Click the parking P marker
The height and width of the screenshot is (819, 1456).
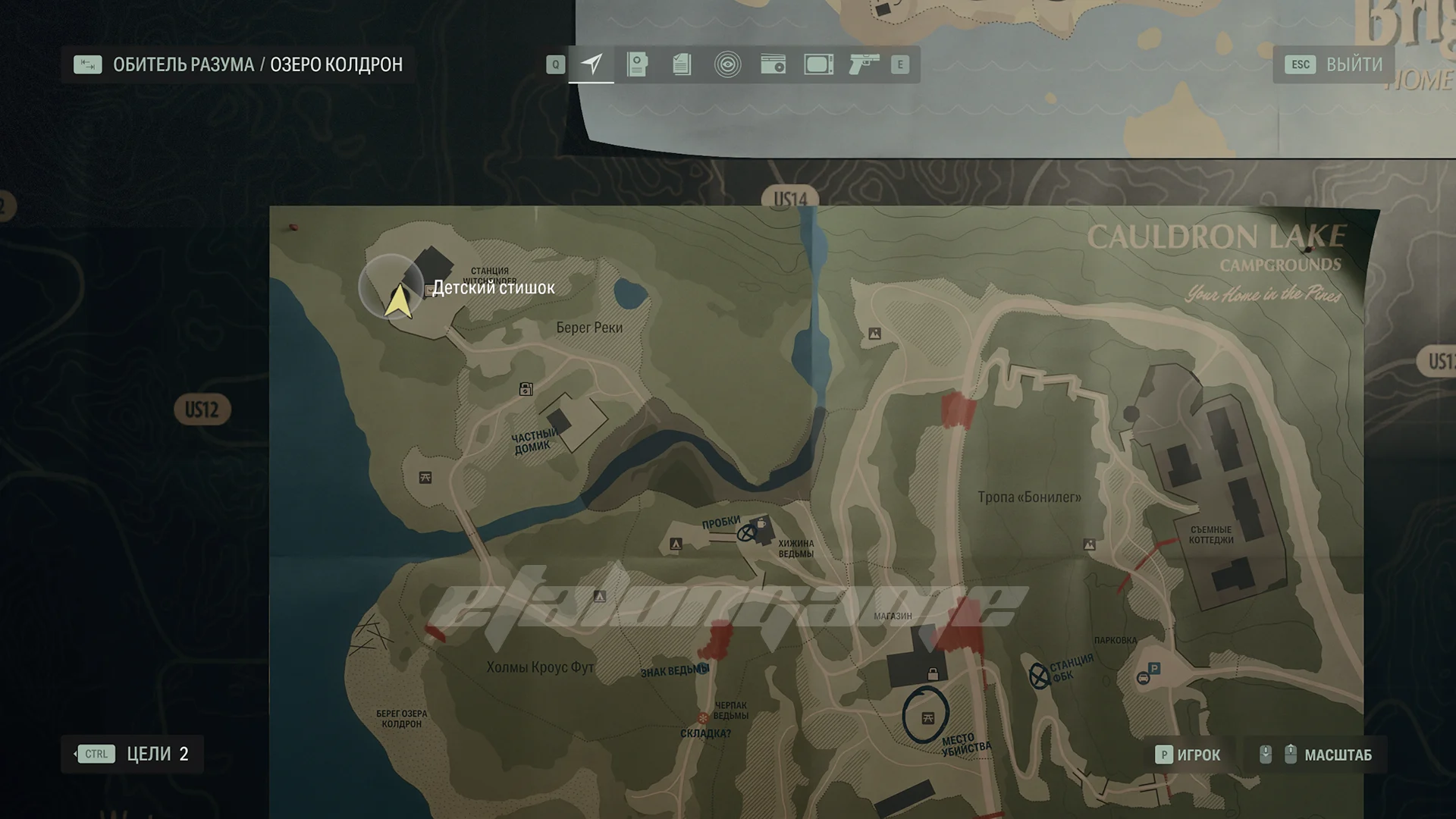point(1153,668)
